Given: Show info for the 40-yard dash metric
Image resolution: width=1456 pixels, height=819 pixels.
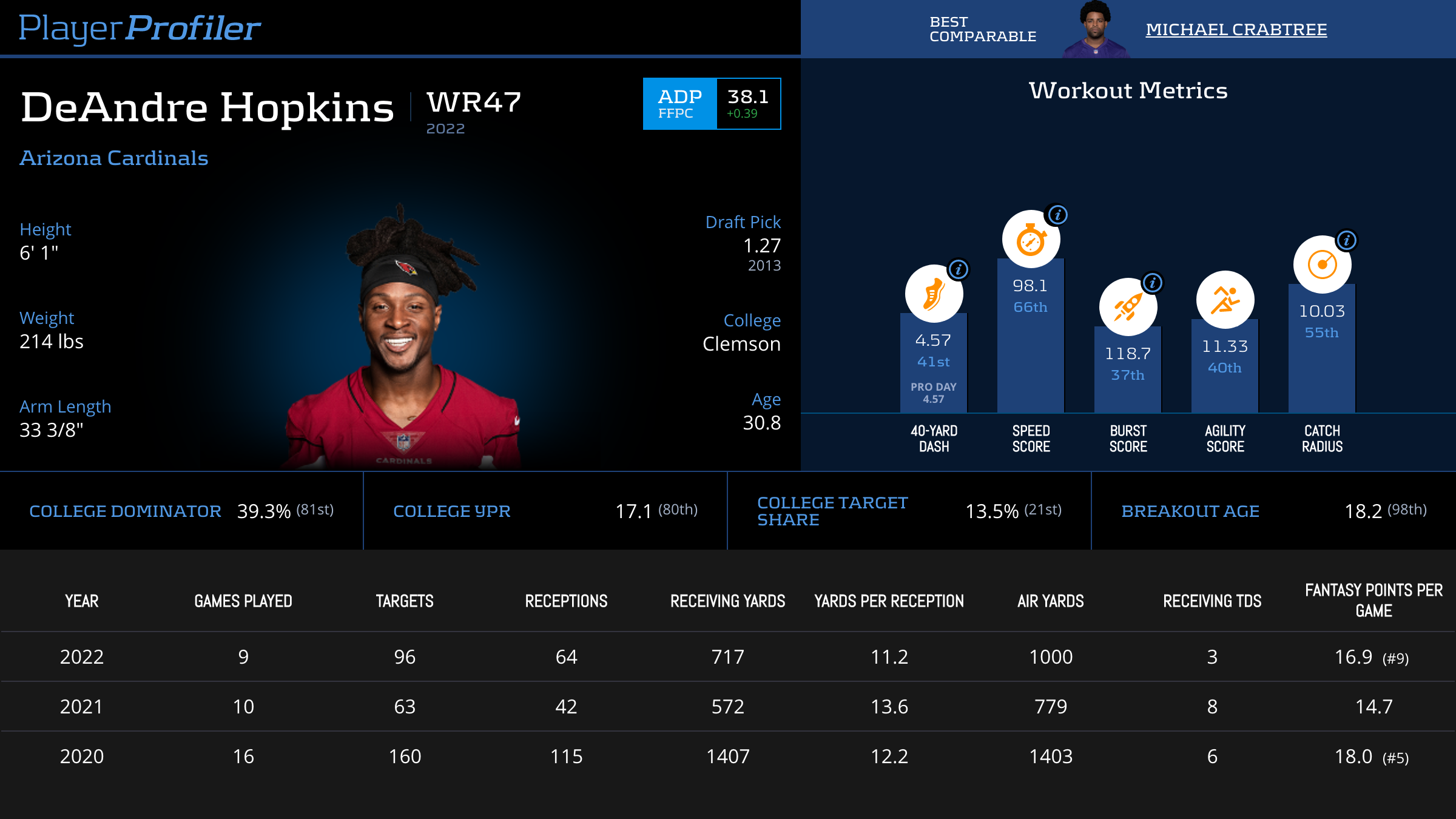Looking at the screenshot, I should [959, 269].
